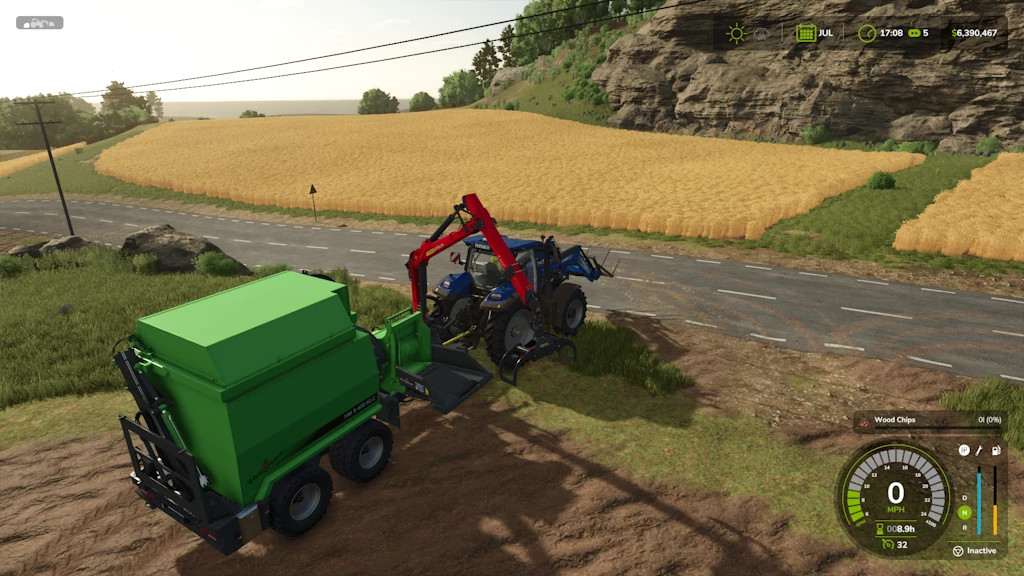The height and width of the screenshot is (576, 1024).
Task: Toggle the Inactive steering wheel indicator
Action: click(957, 551)
